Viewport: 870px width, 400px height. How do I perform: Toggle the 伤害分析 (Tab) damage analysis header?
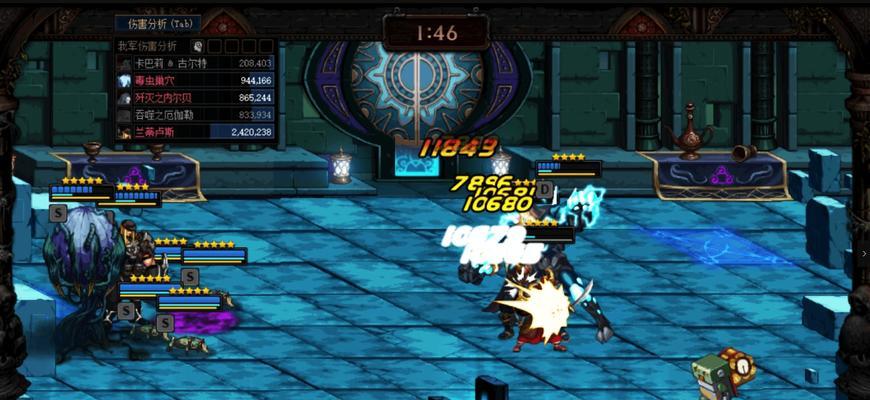[157, 23]
